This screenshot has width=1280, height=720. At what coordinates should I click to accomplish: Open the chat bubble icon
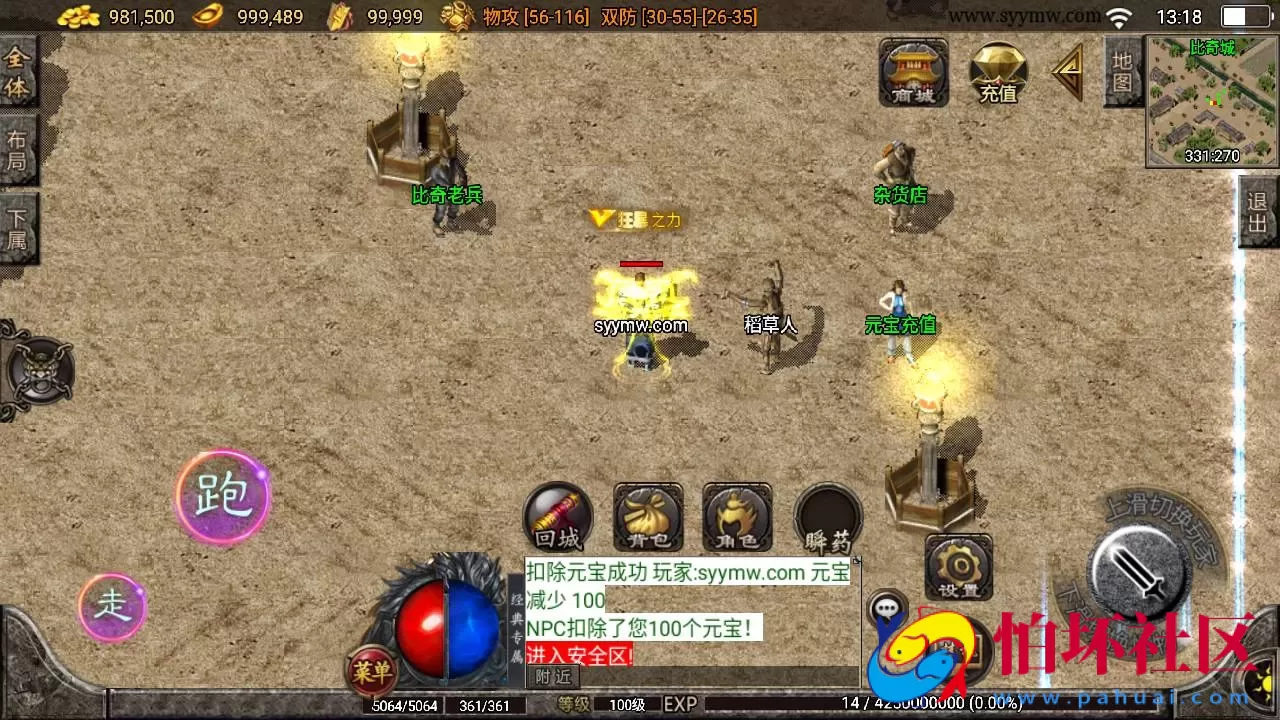888,610
